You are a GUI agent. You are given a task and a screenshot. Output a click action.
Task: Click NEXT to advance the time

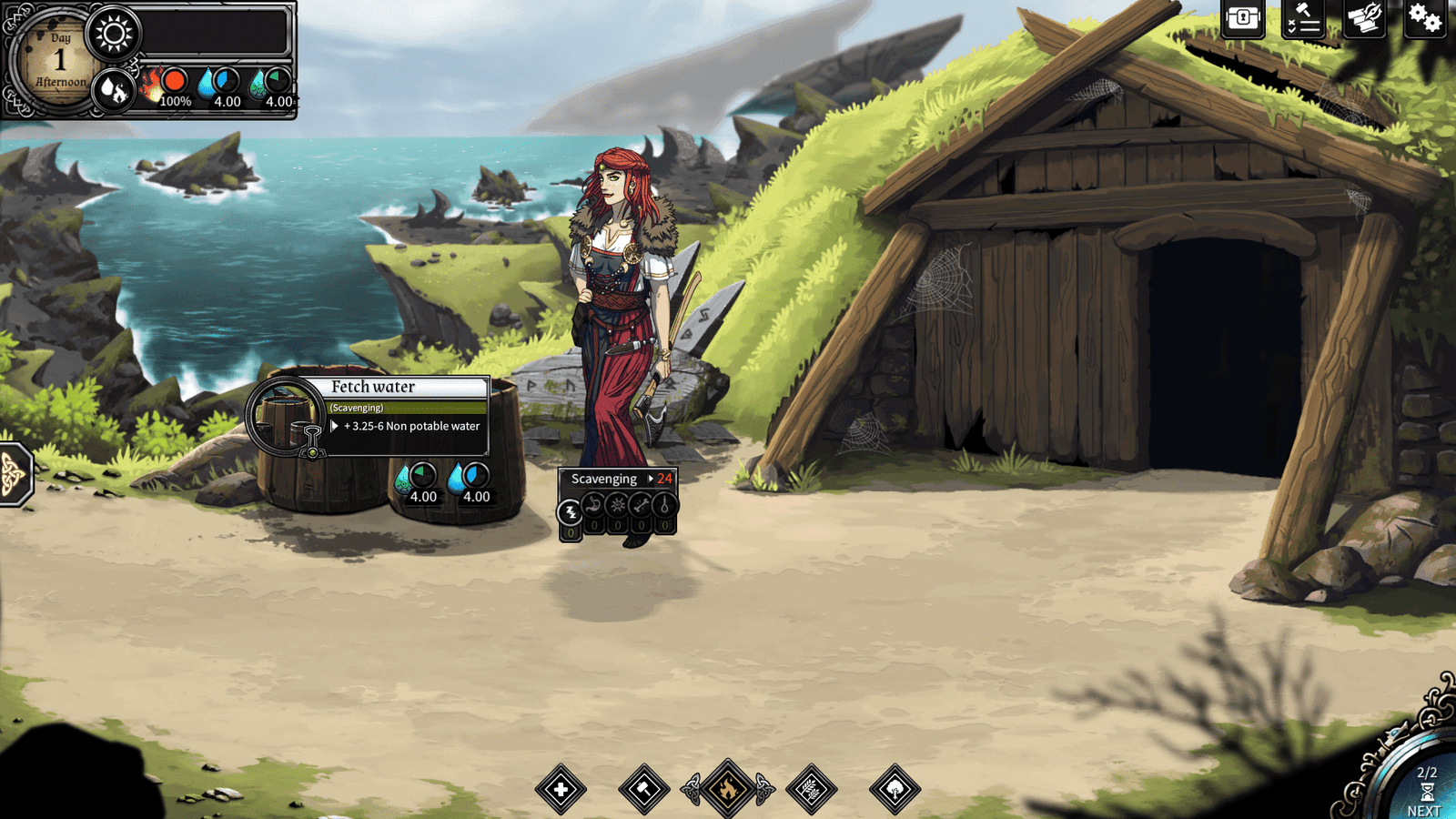click(x=1424, y=794)
